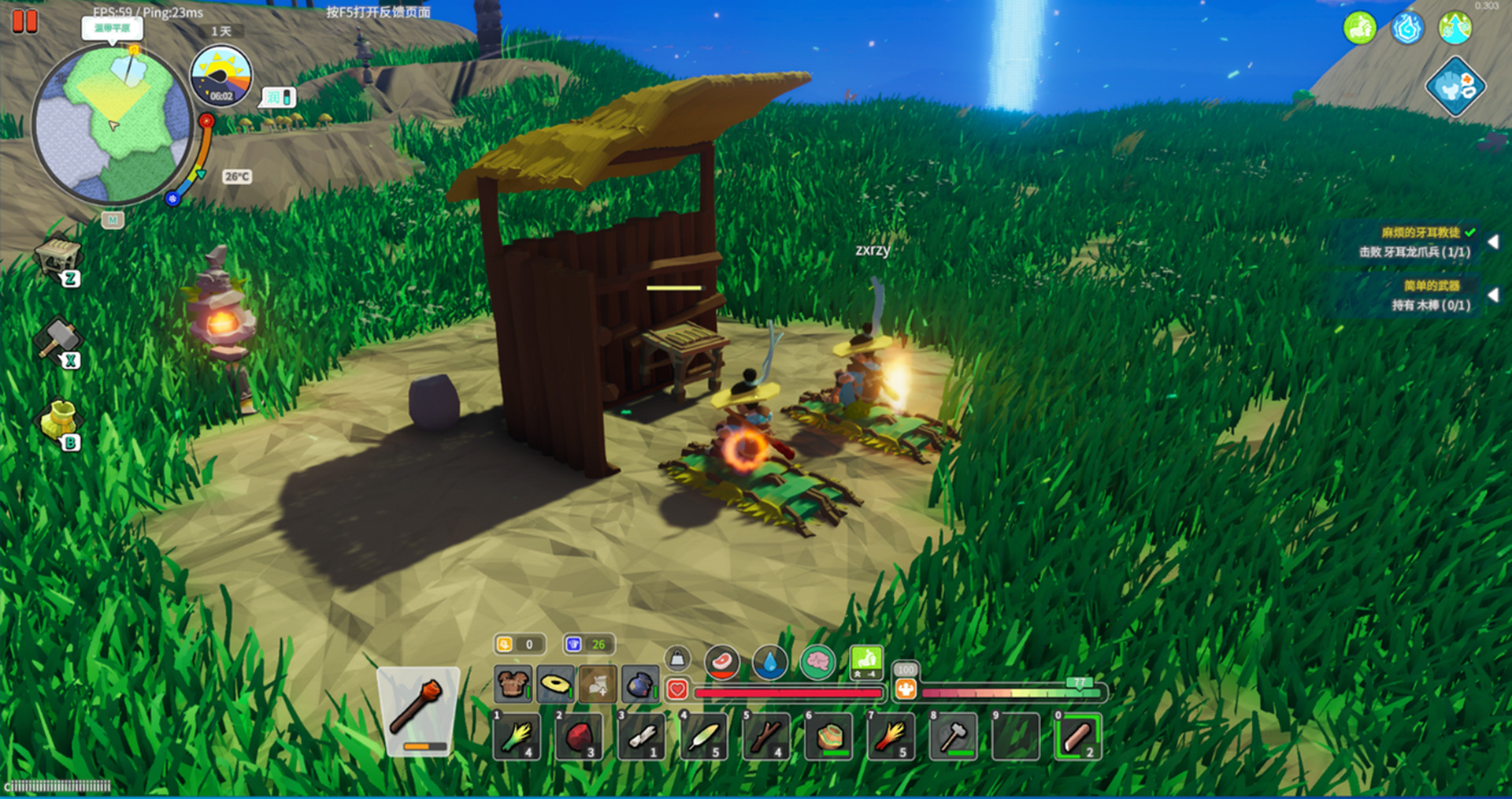
Task: Select the wooden branch hotbar slot
Action: (766, 737)
